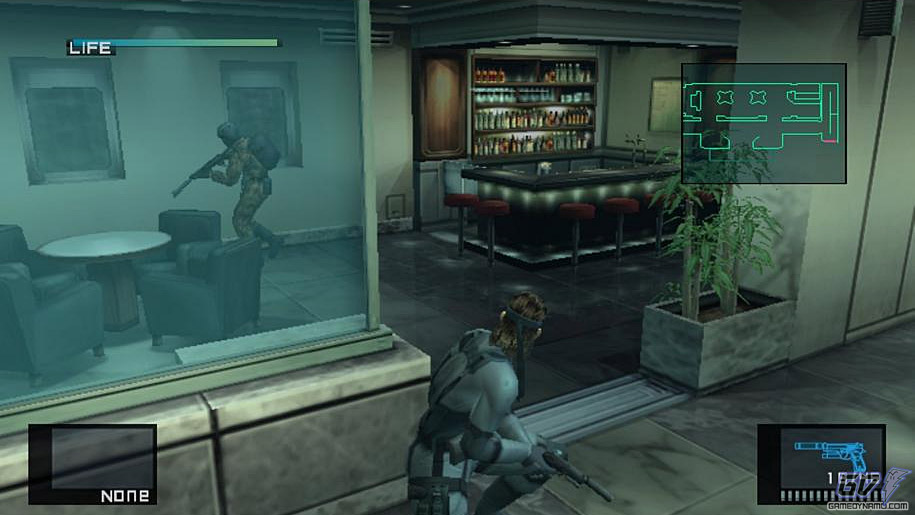Select the equipped pistol weapon slot

click(x=820, y=463)
